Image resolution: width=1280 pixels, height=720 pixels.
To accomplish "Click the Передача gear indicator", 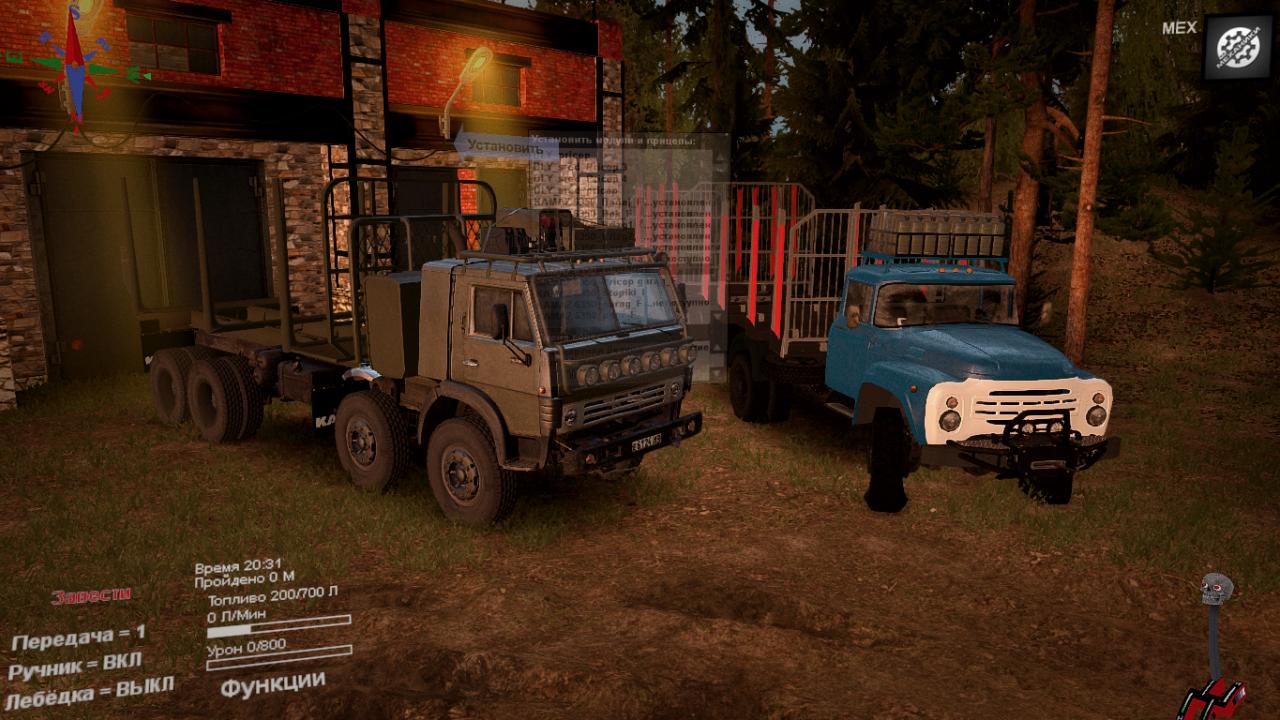I will (x=78, y=636).
